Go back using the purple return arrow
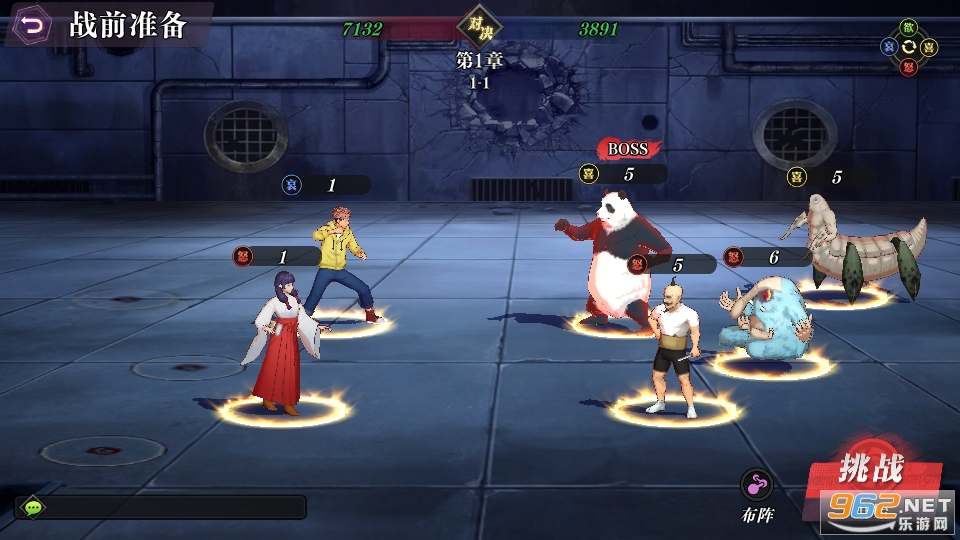 [x=33, y=26]
